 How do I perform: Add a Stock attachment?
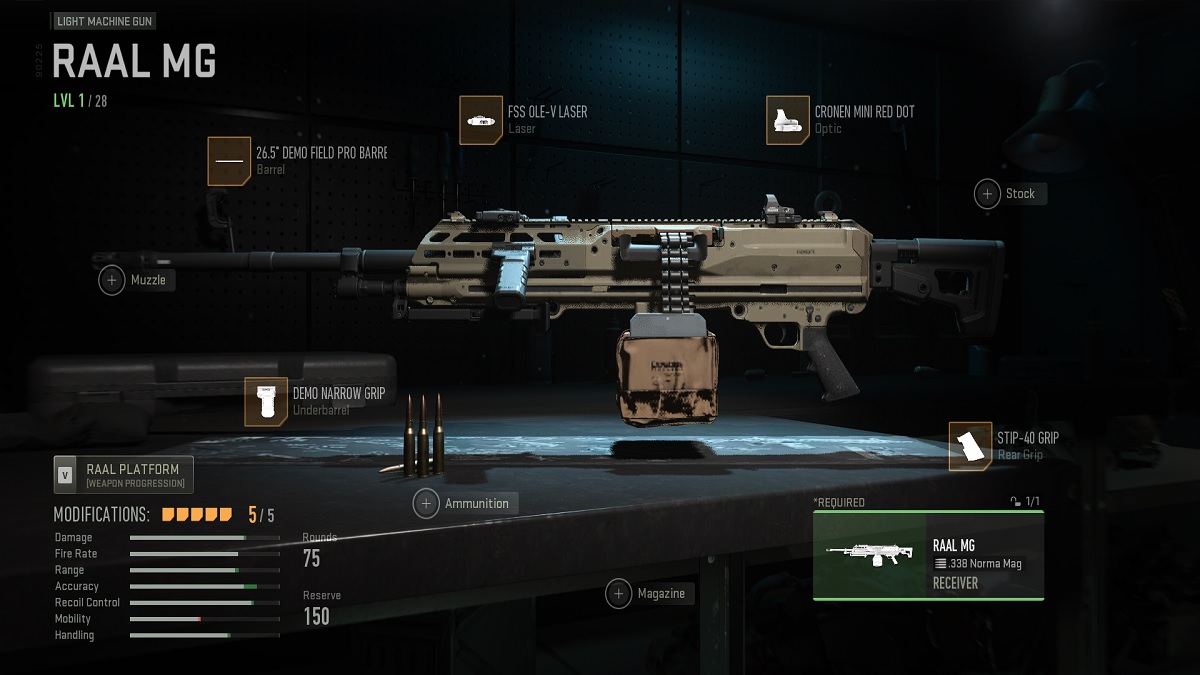[x=988, y=194]
